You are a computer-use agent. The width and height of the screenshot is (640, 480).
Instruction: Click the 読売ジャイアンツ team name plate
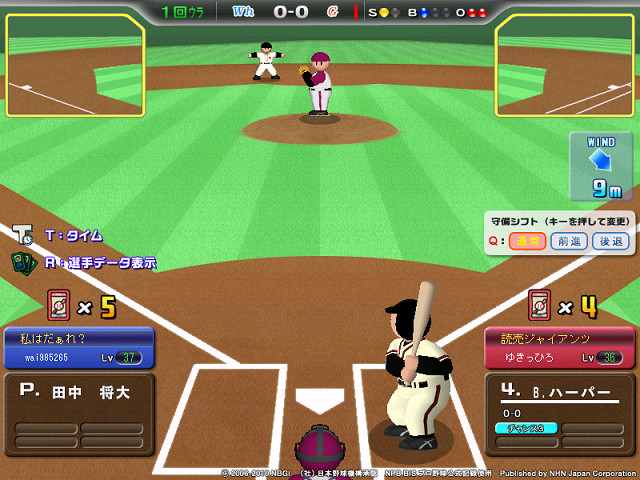point(560,348)
